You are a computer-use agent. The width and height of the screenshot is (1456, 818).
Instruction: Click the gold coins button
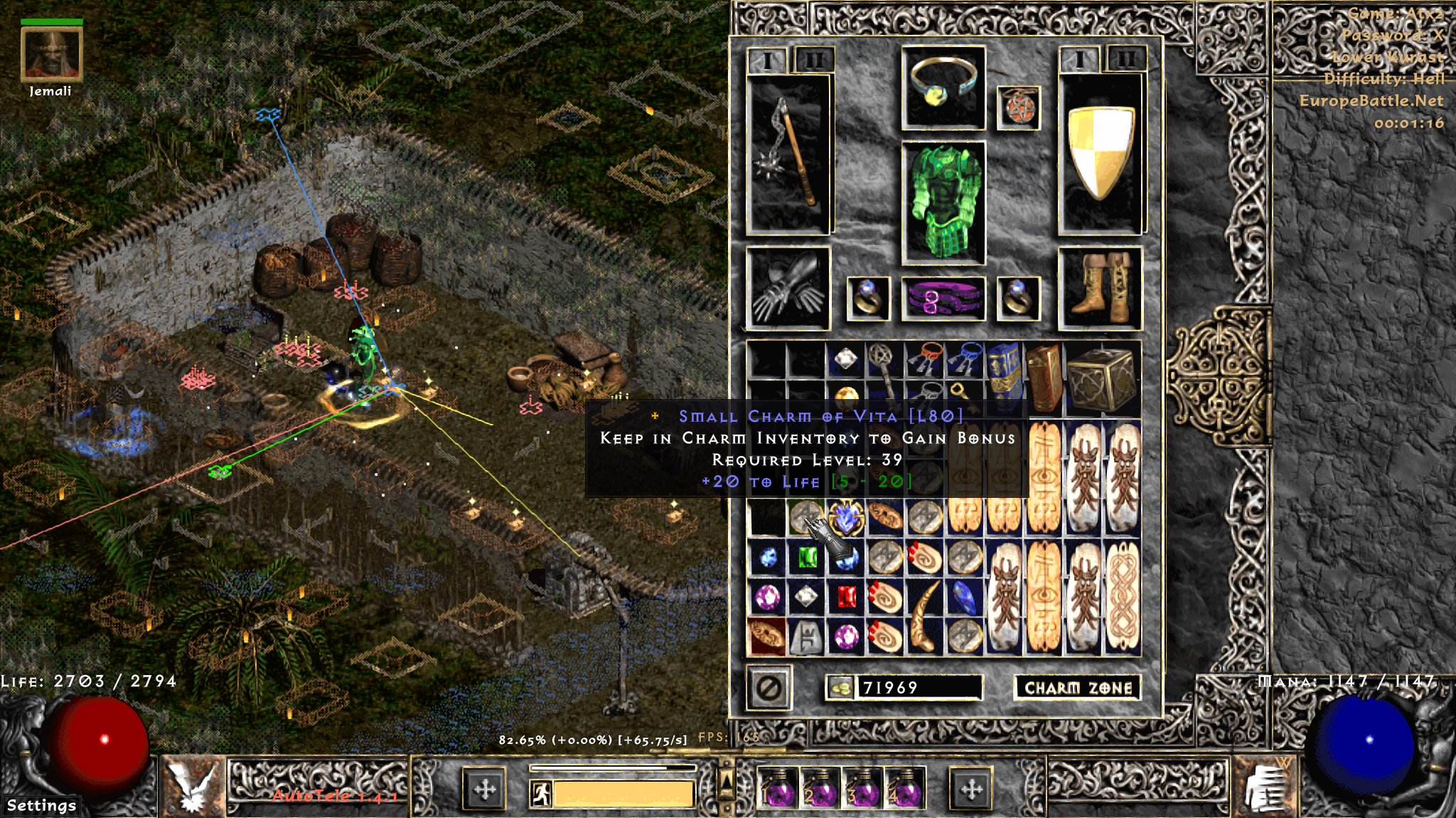click(x=840, y=688)
